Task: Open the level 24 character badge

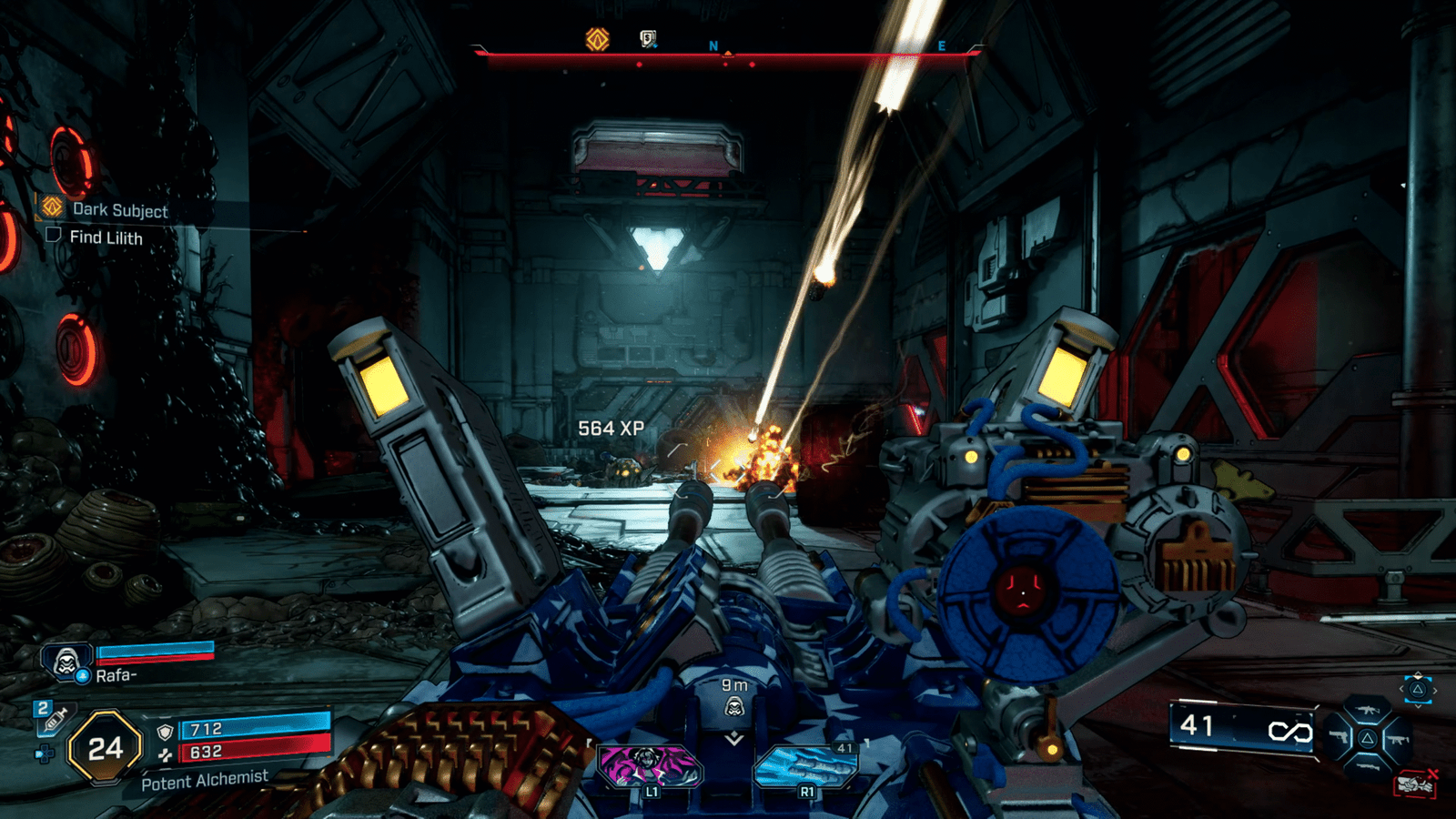Action: click(x=106, y=748)
